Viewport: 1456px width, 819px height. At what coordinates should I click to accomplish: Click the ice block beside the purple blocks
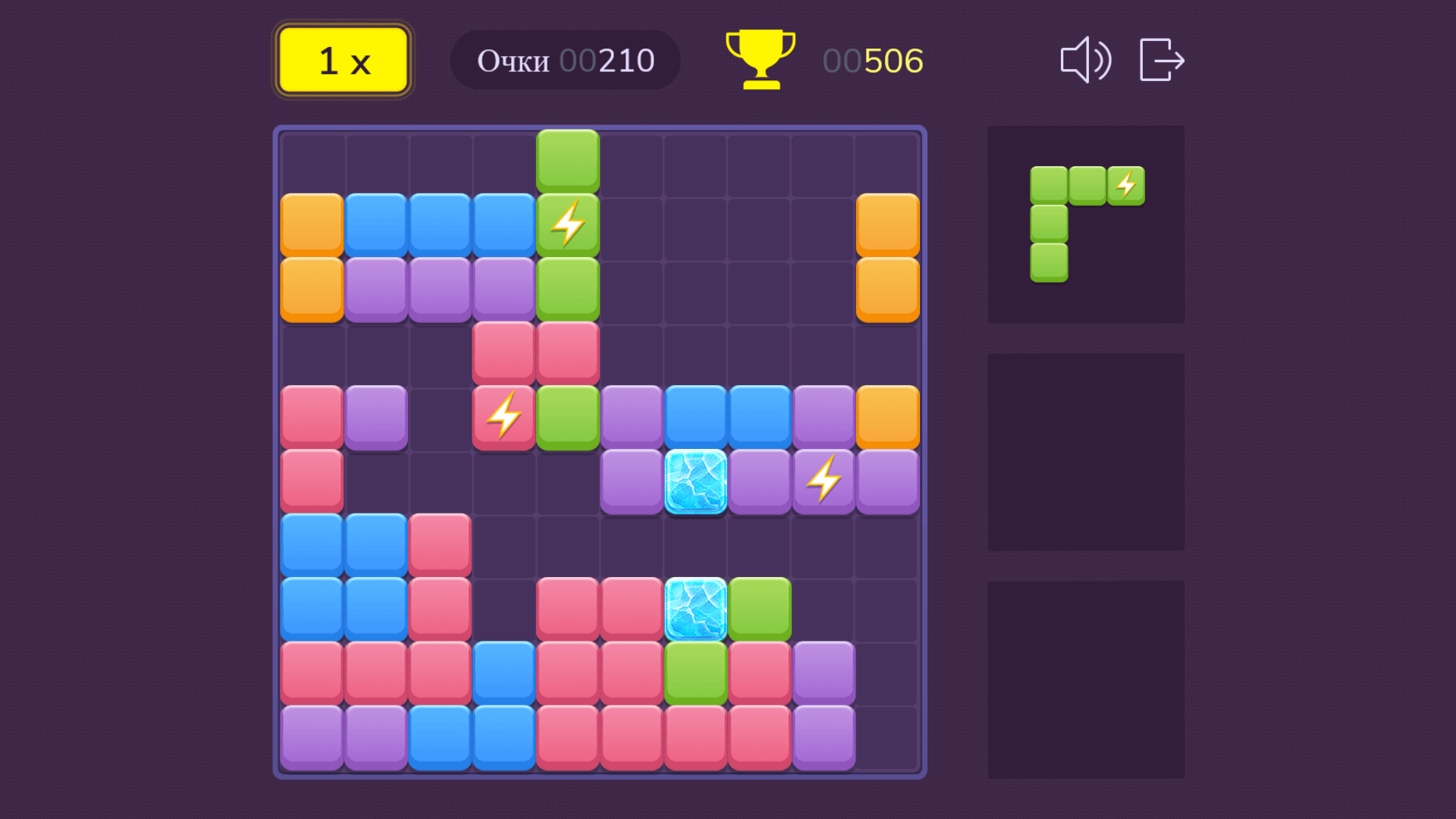click(x=695, y=480)
